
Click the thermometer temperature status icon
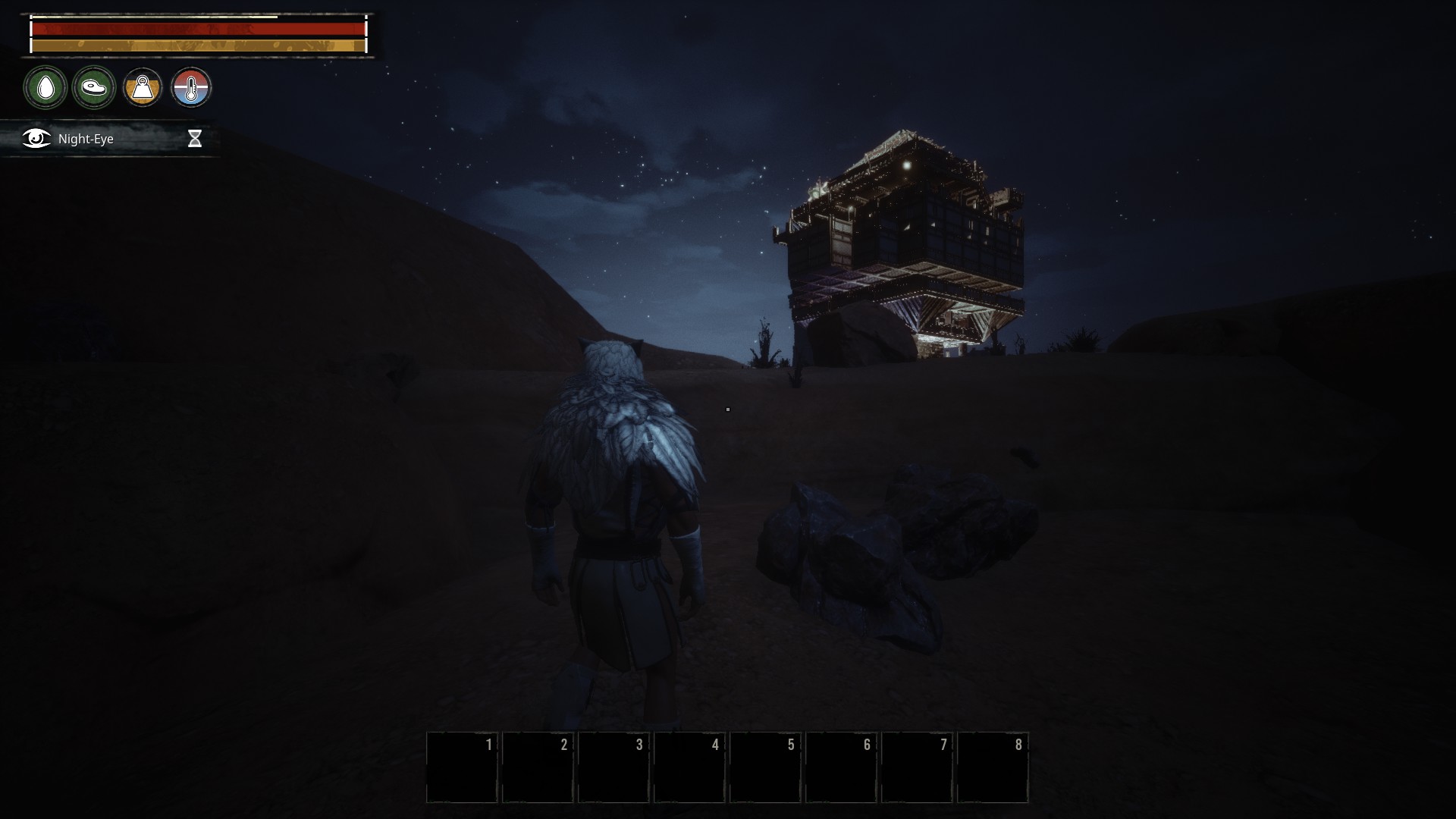[x=193, y=87]
